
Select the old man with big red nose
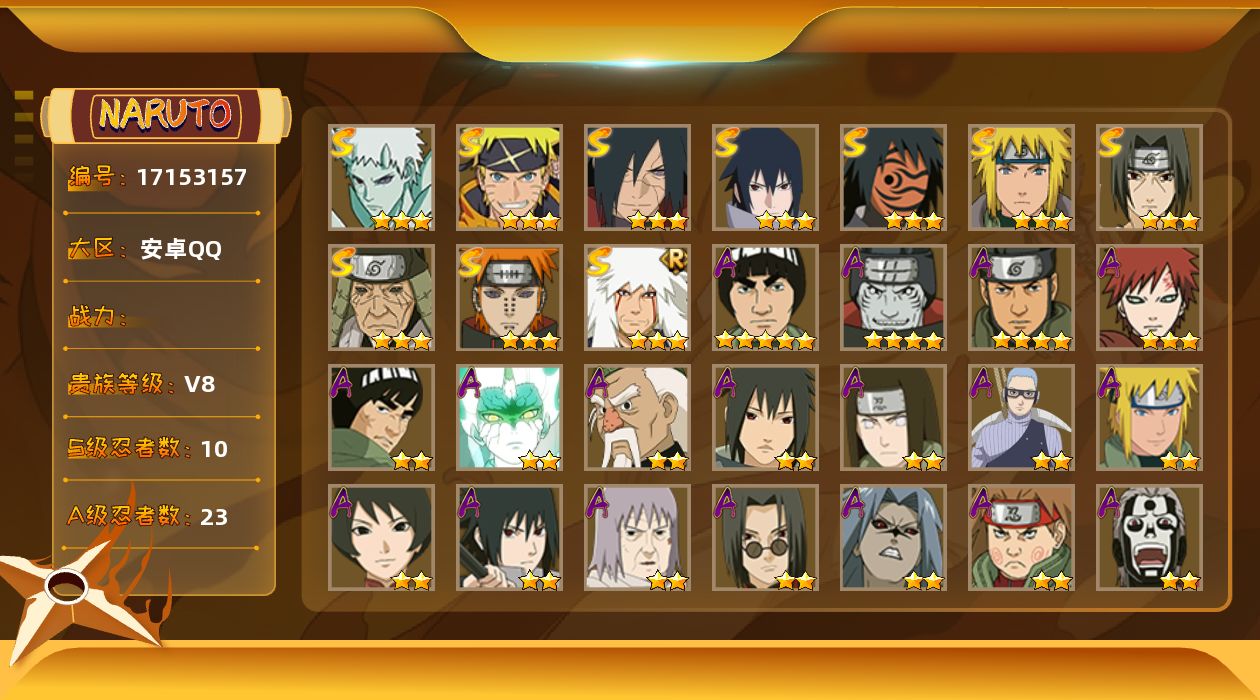[637, 417]
